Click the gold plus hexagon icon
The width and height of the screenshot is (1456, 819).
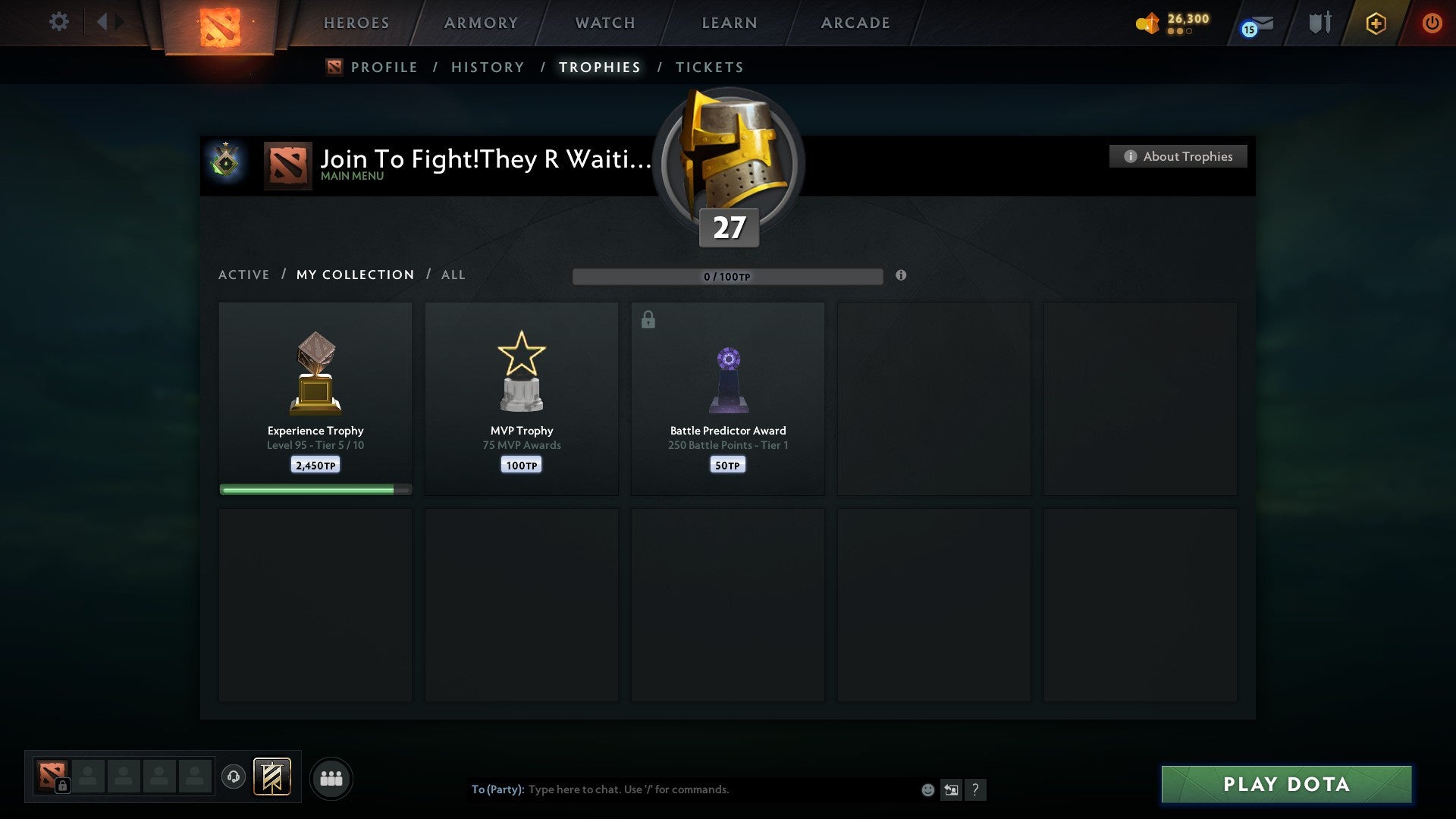1376,23
